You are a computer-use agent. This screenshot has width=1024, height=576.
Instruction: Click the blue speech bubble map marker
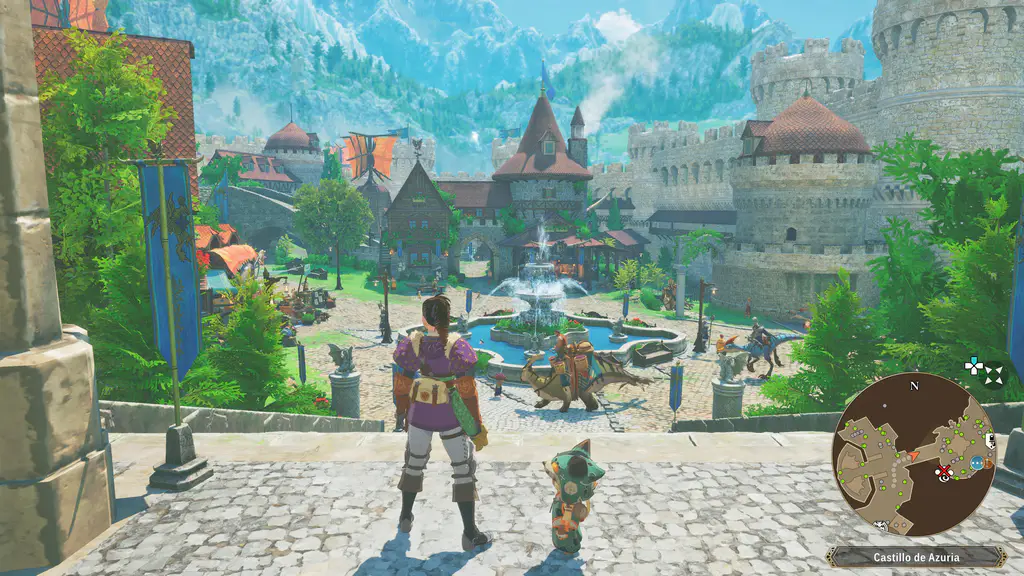pyautogui.click(x=976, y=463)
